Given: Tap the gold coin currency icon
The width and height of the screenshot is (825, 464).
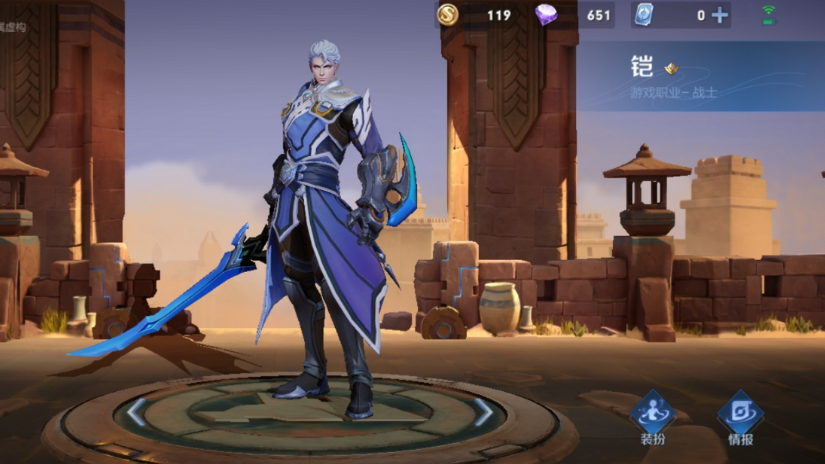Looking at the screenshot, I should (449, 15).
